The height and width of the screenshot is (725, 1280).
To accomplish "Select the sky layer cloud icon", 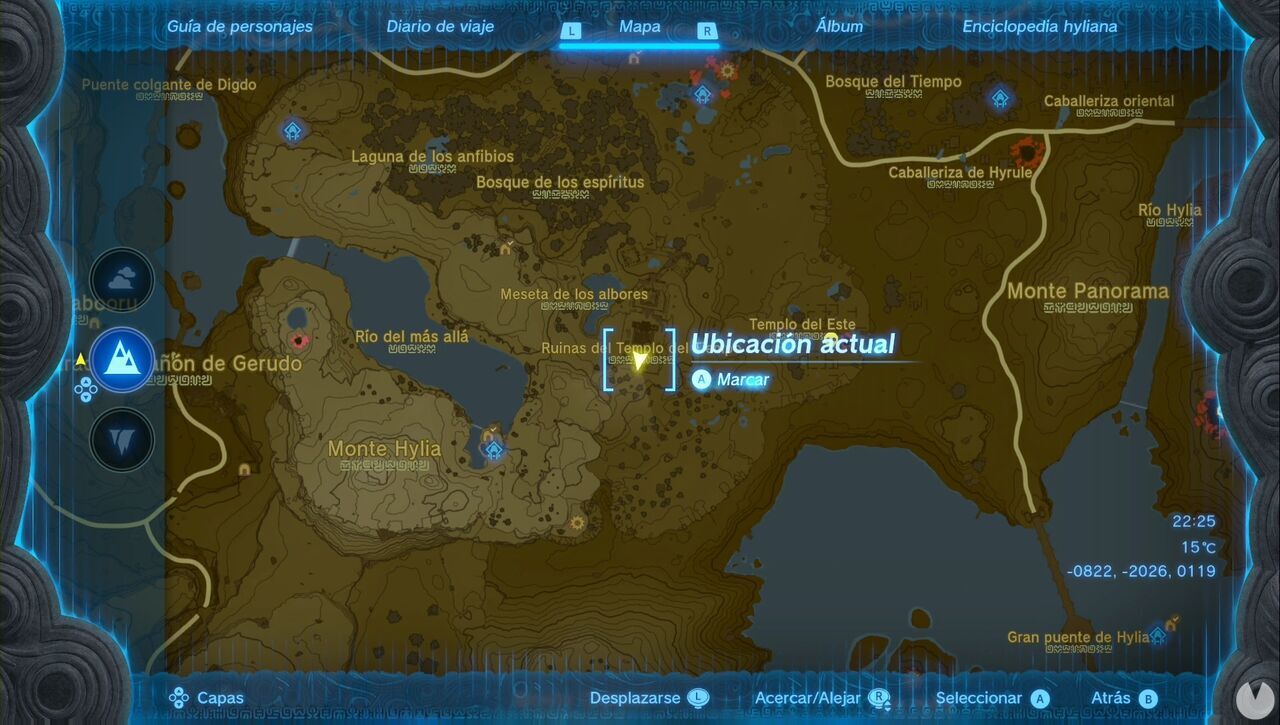I will pyautogui.click(x=120, y=281).
